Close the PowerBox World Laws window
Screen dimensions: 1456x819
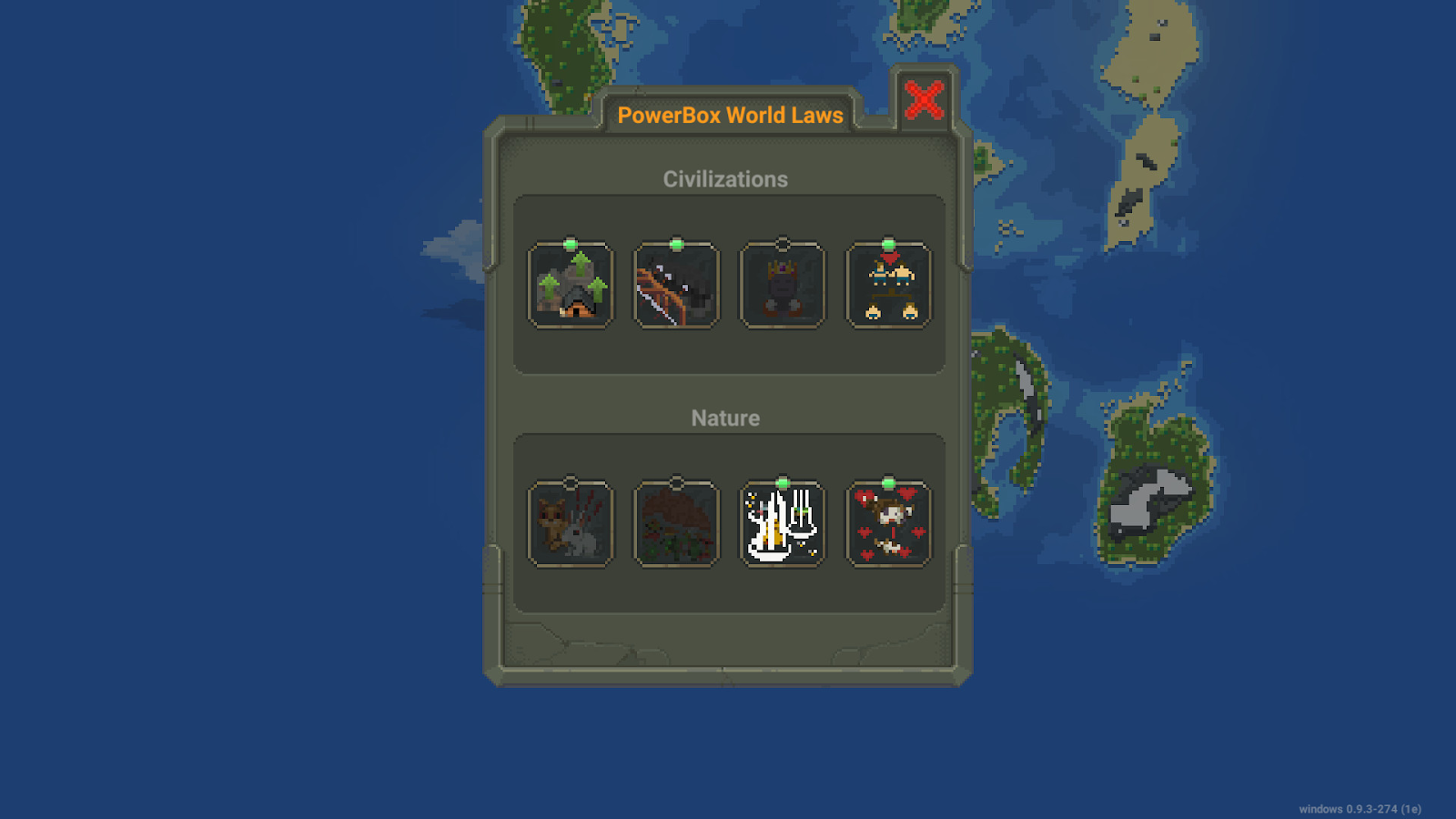point(924,100)
